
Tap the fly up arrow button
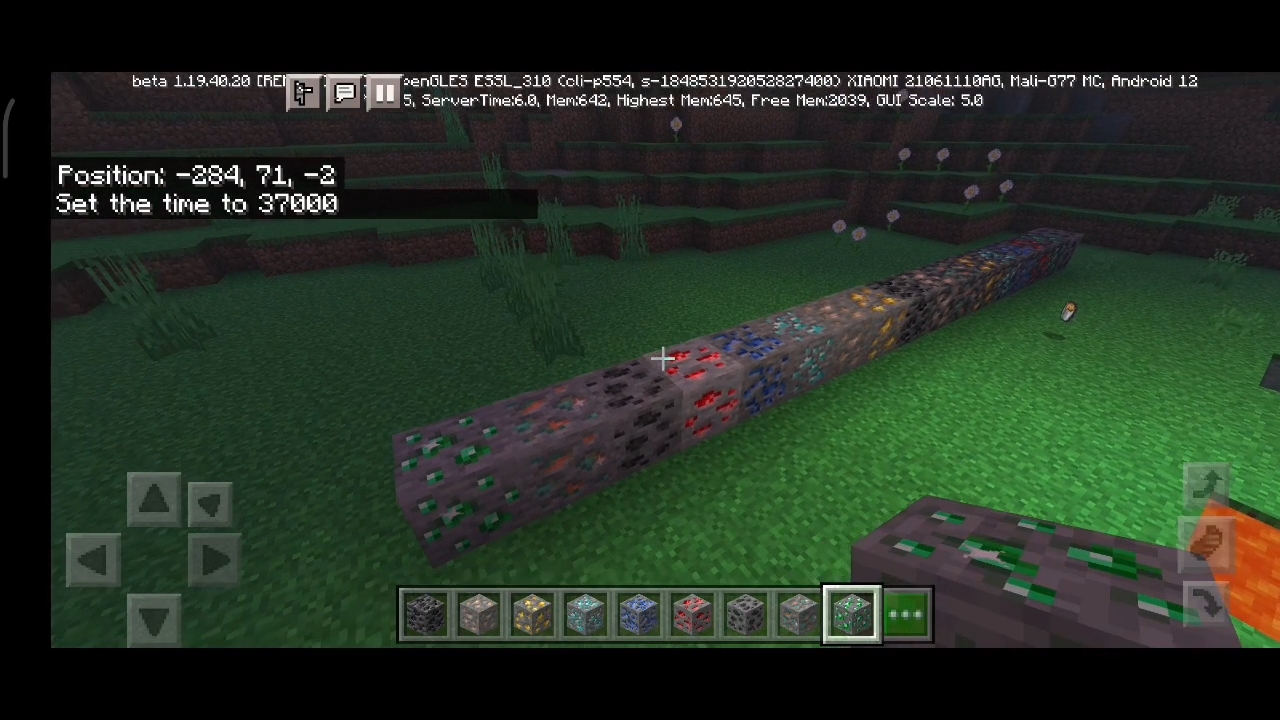1208,484
